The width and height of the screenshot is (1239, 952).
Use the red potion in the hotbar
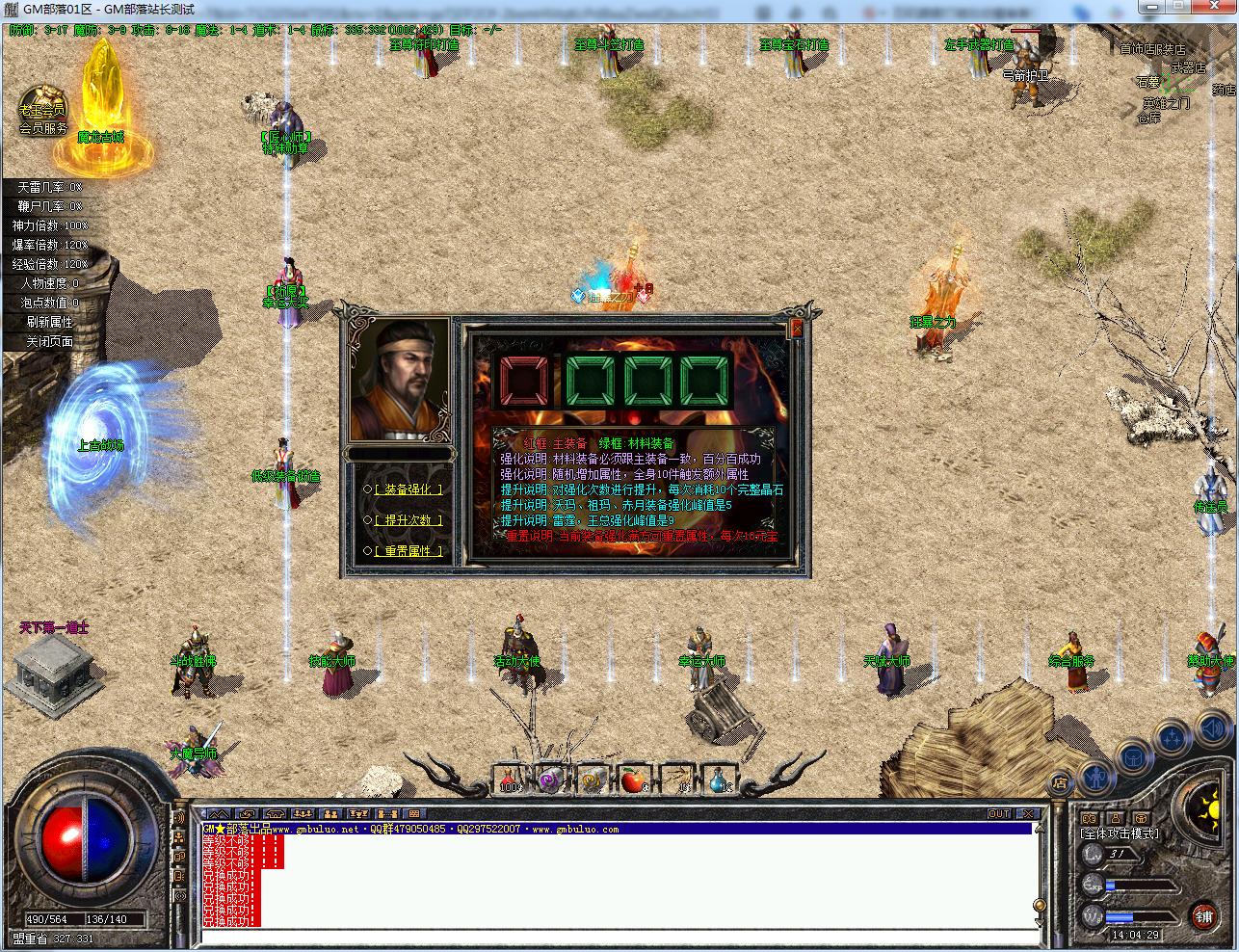point(510,780)
